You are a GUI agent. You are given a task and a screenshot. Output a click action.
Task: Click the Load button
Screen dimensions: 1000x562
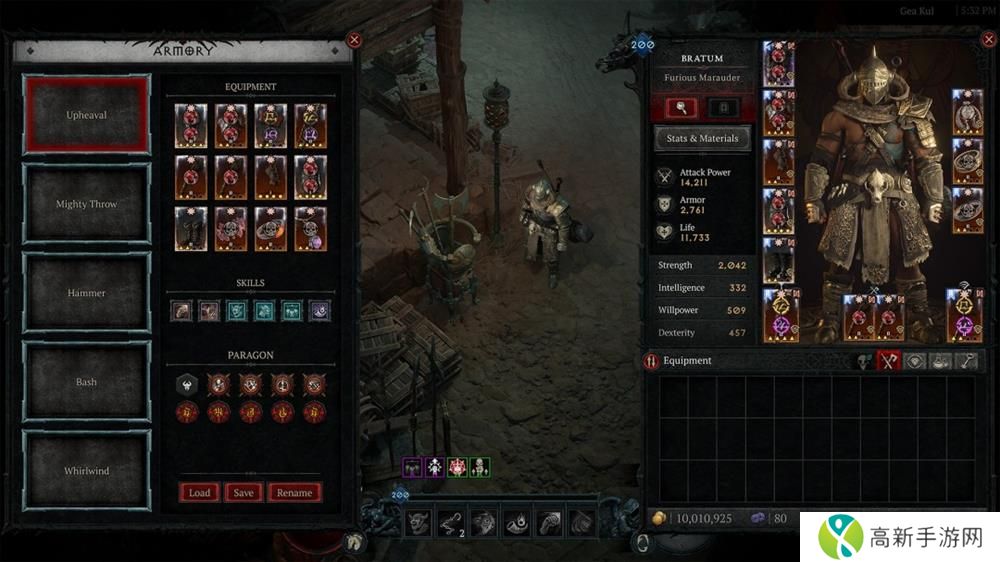tap(199, 492)
